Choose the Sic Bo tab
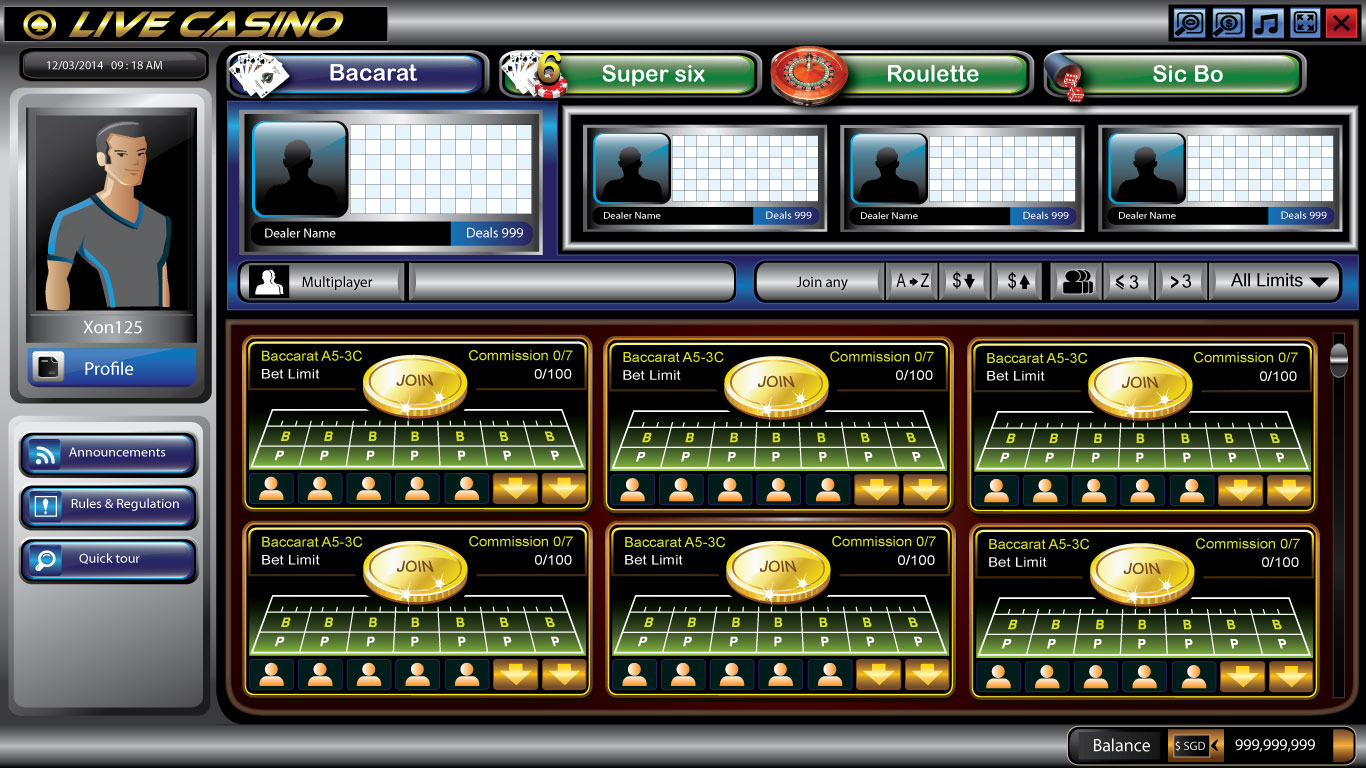The image size is (1366, 768). tap(1187, 74)
